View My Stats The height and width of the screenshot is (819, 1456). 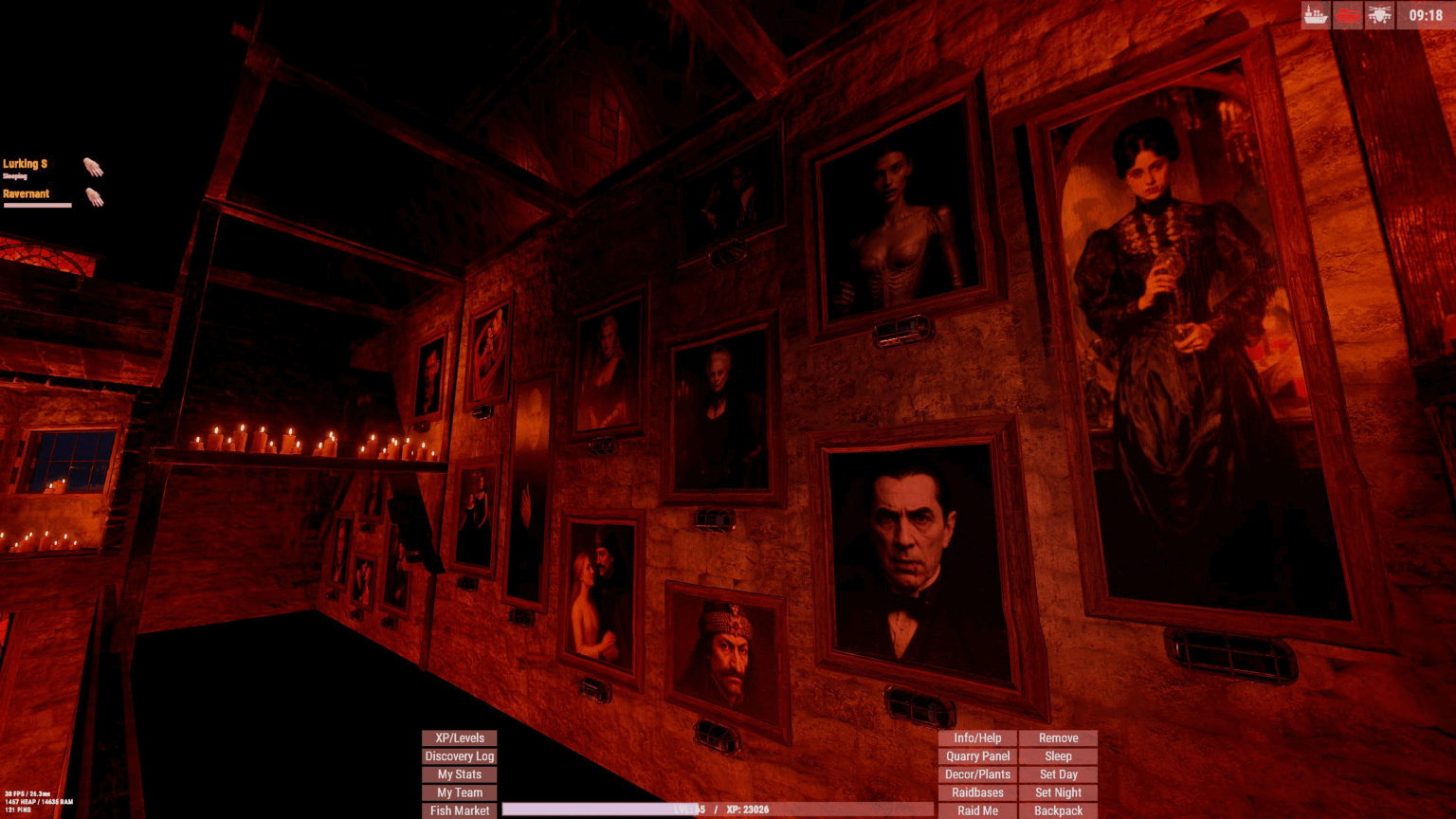[459, 773]
